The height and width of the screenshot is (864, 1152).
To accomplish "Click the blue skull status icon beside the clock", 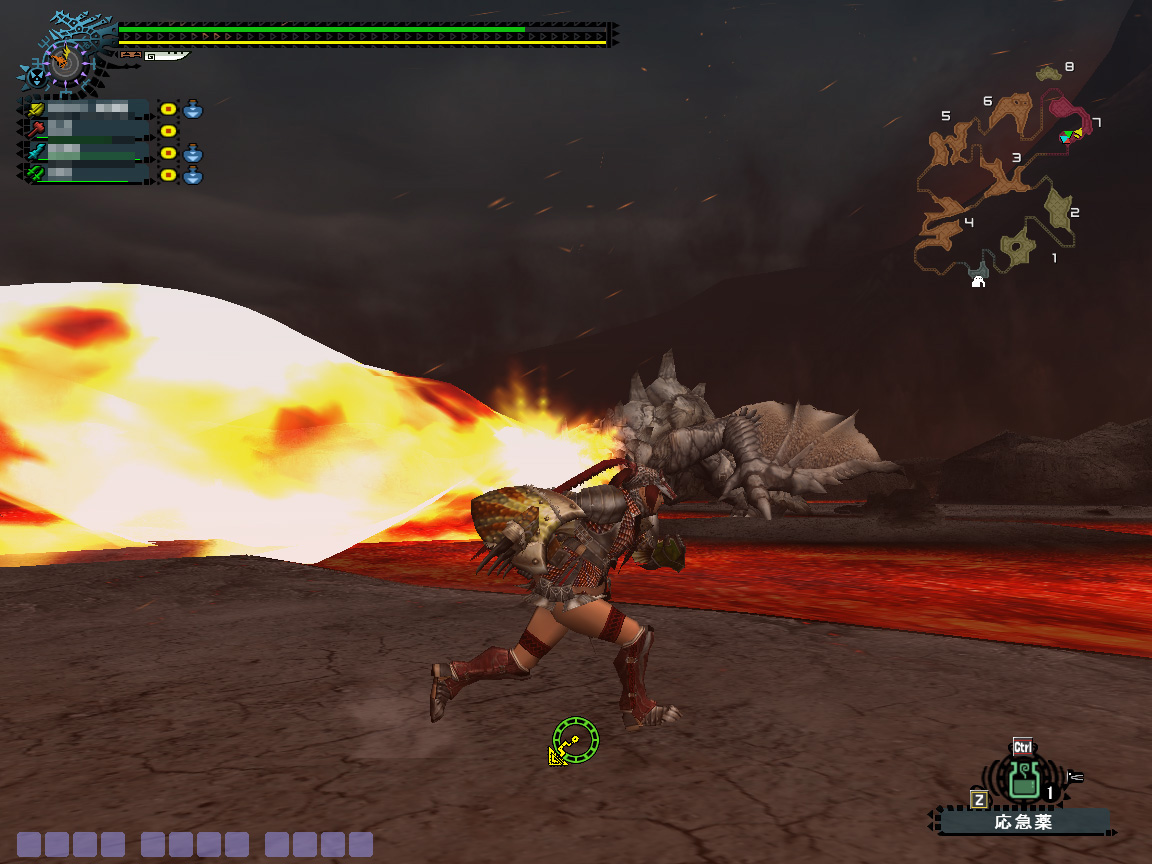I will coord(36,76).
